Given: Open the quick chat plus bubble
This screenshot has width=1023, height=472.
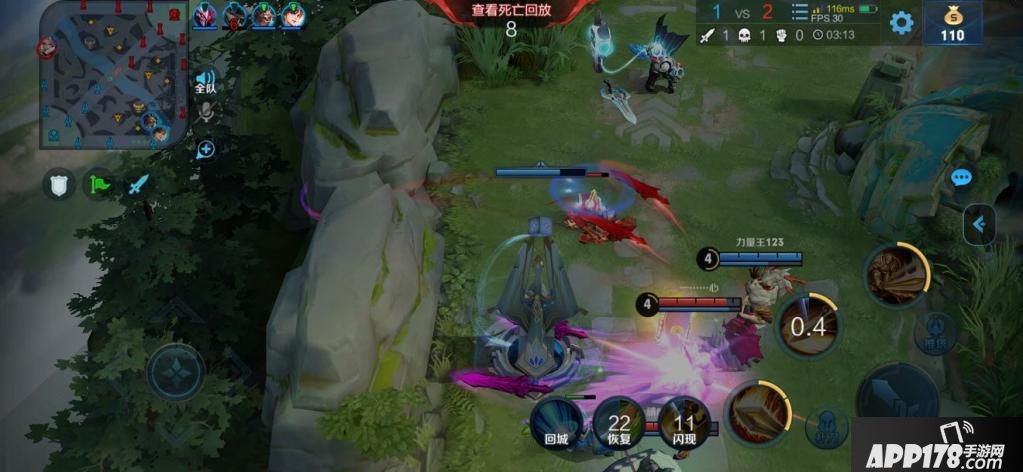Looking at the screenshot, I should [x=206, y=150].
